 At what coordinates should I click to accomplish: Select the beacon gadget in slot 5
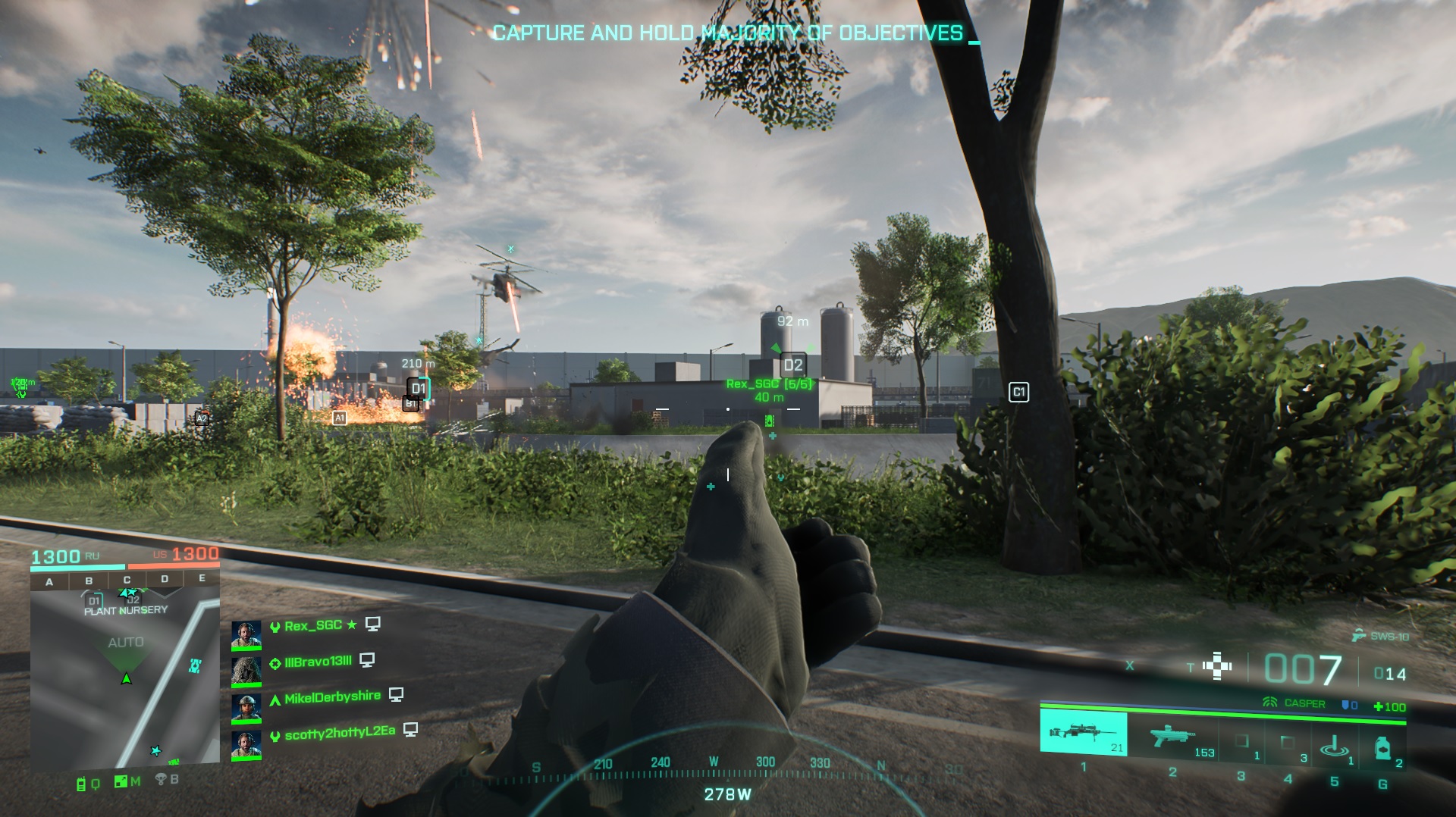(x=1334, y=746)
